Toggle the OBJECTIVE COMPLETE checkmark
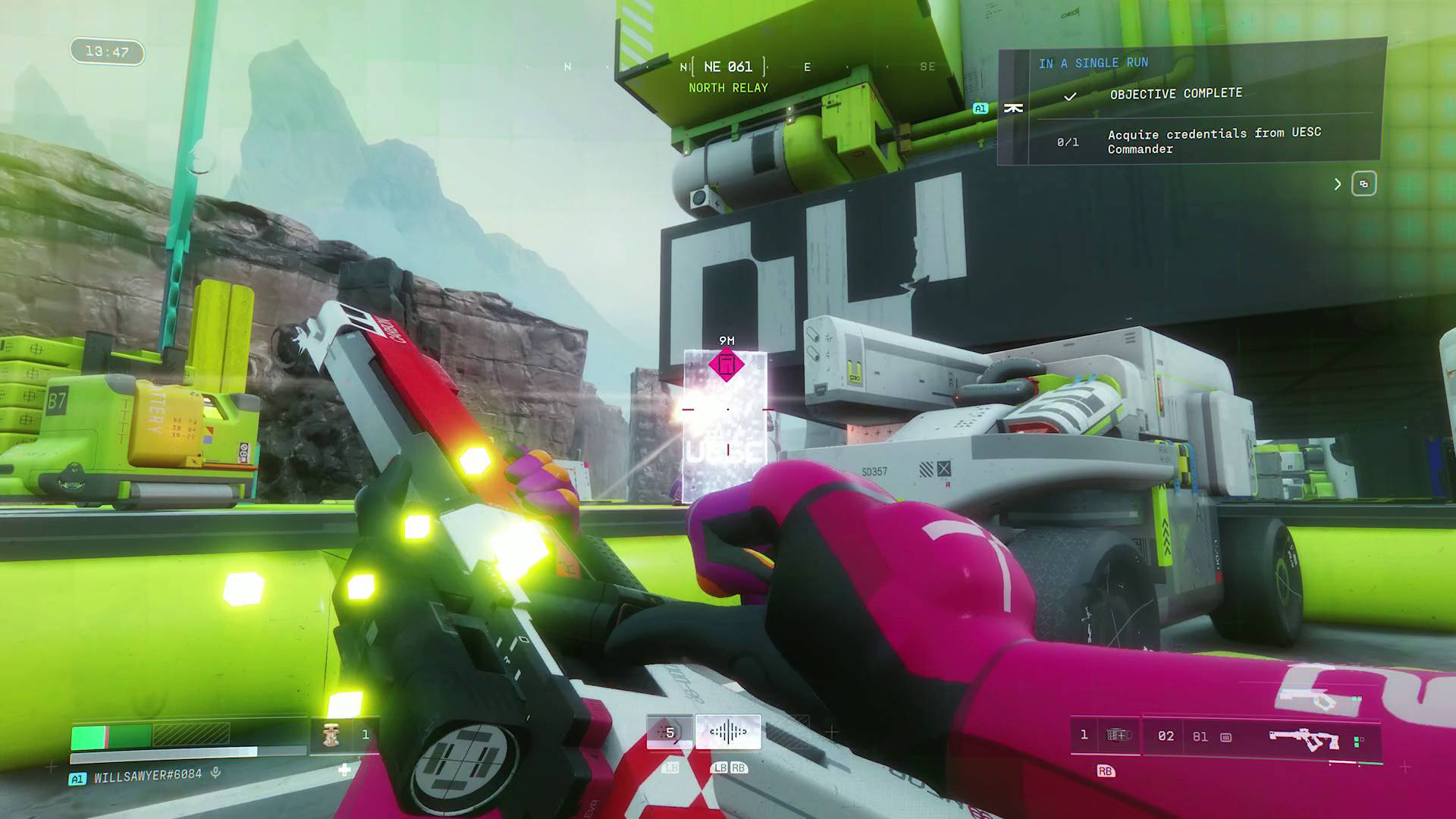 [x=1071, y=97]
